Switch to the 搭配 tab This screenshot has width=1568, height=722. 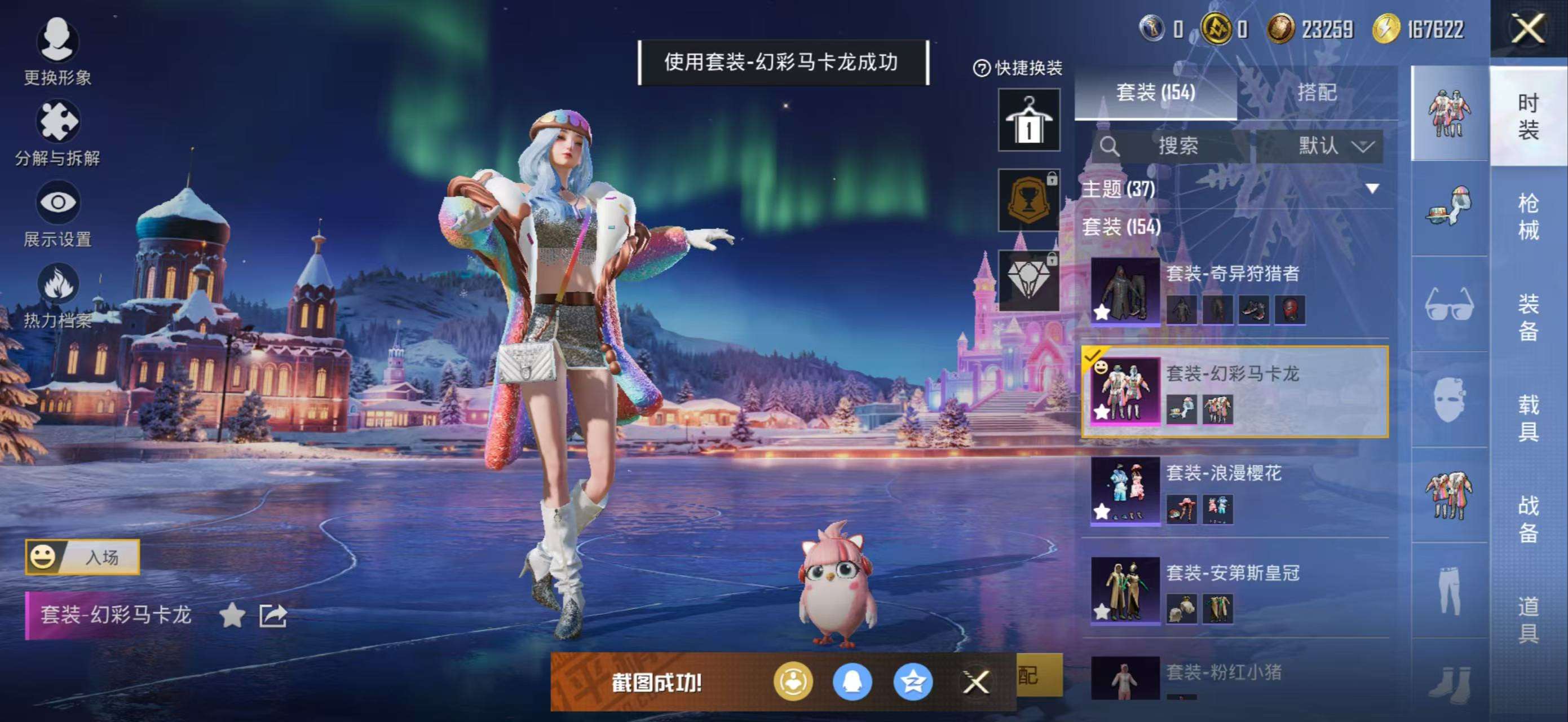[x=1321, y=93]
